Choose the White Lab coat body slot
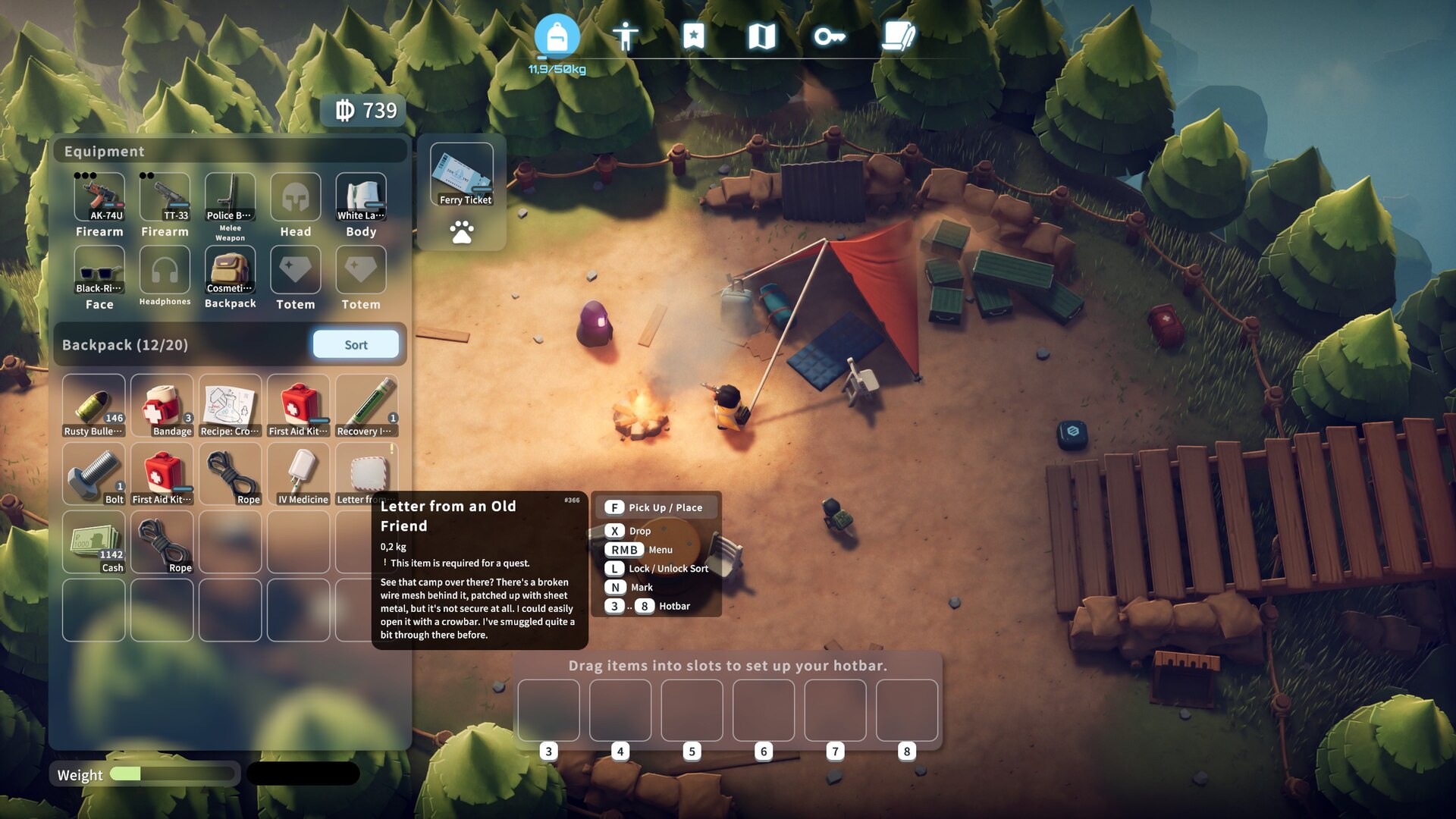This screenshot has height=819, width=1456. 361,197
